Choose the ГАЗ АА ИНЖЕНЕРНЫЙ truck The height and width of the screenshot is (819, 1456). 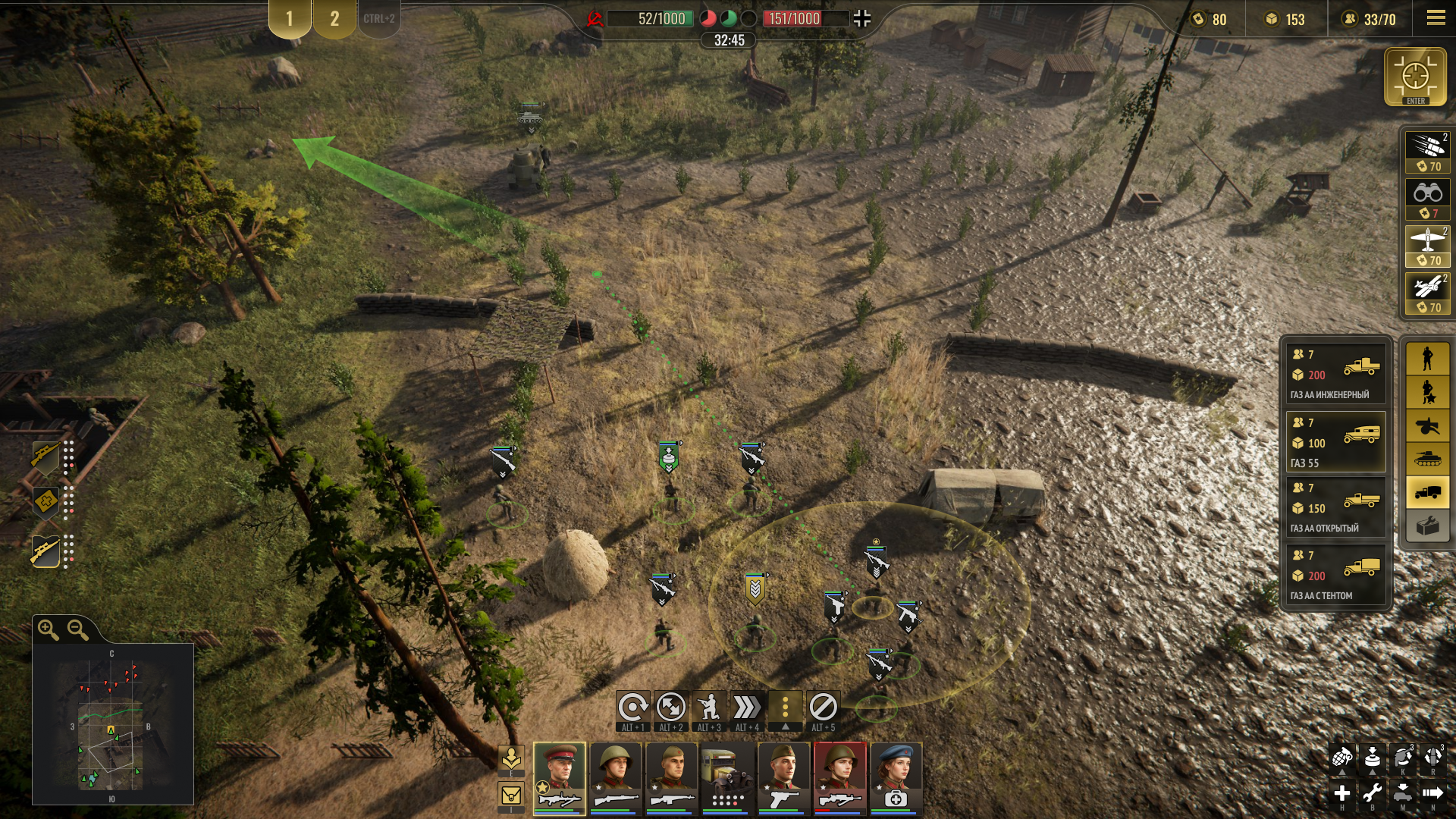click(x=1335, y=373)
